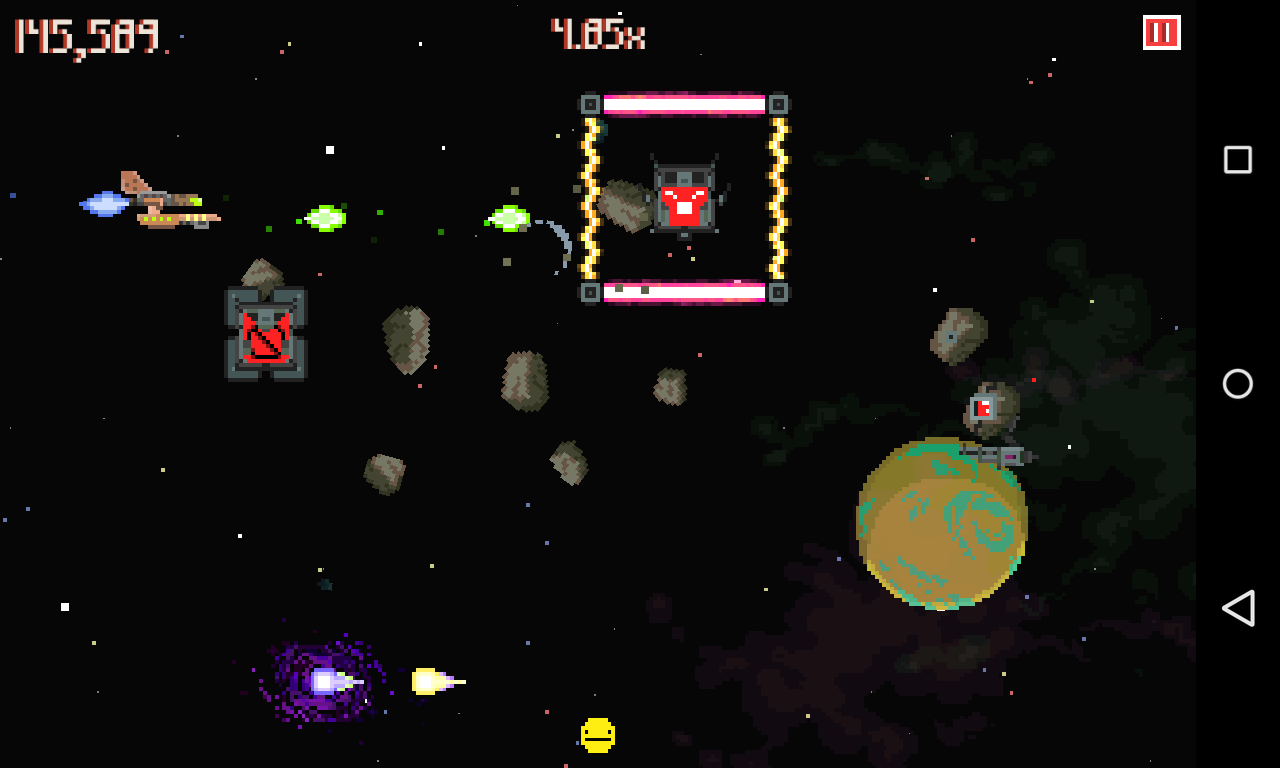Tap the yellow smiley coin pickup

pyautogui.click(x=596, y=735)
